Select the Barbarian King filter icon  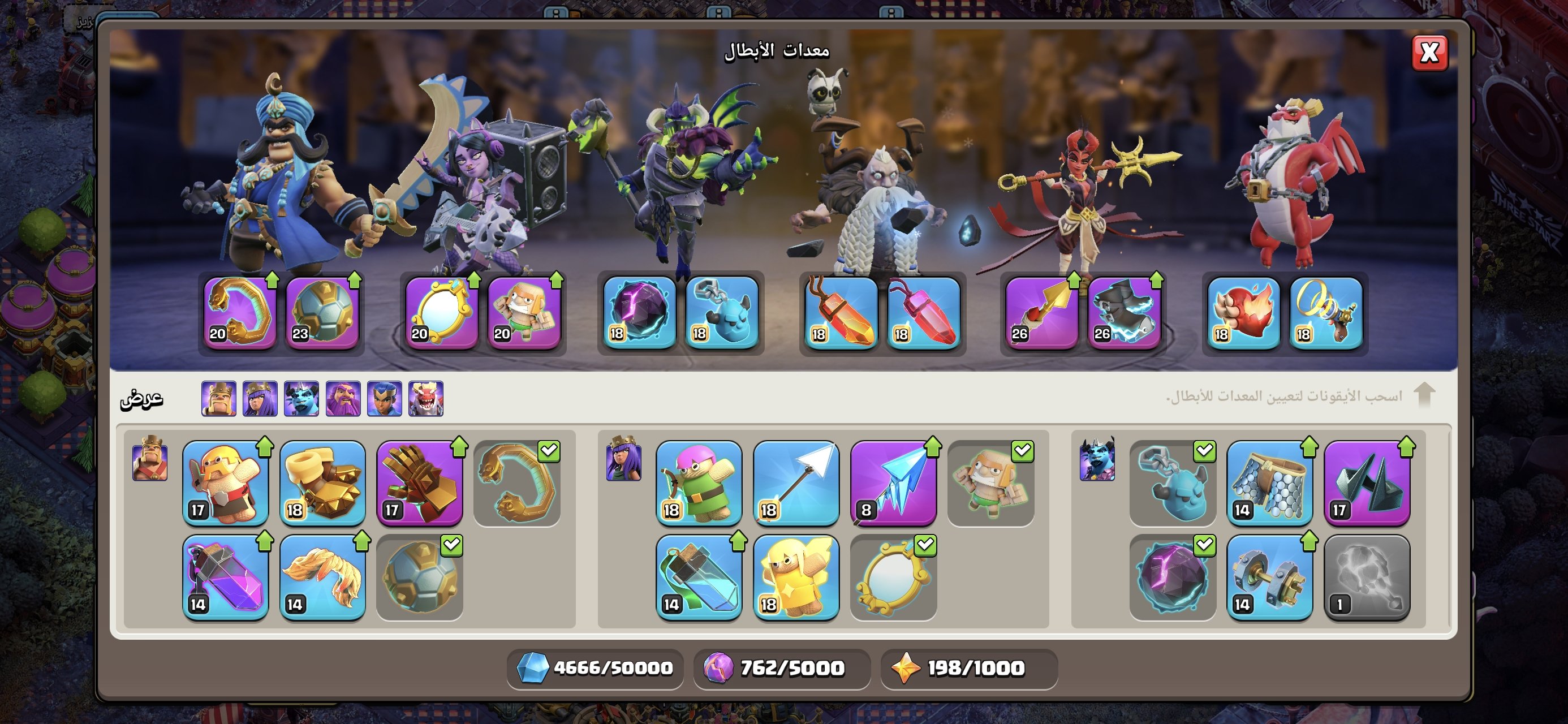pos(218,399)
